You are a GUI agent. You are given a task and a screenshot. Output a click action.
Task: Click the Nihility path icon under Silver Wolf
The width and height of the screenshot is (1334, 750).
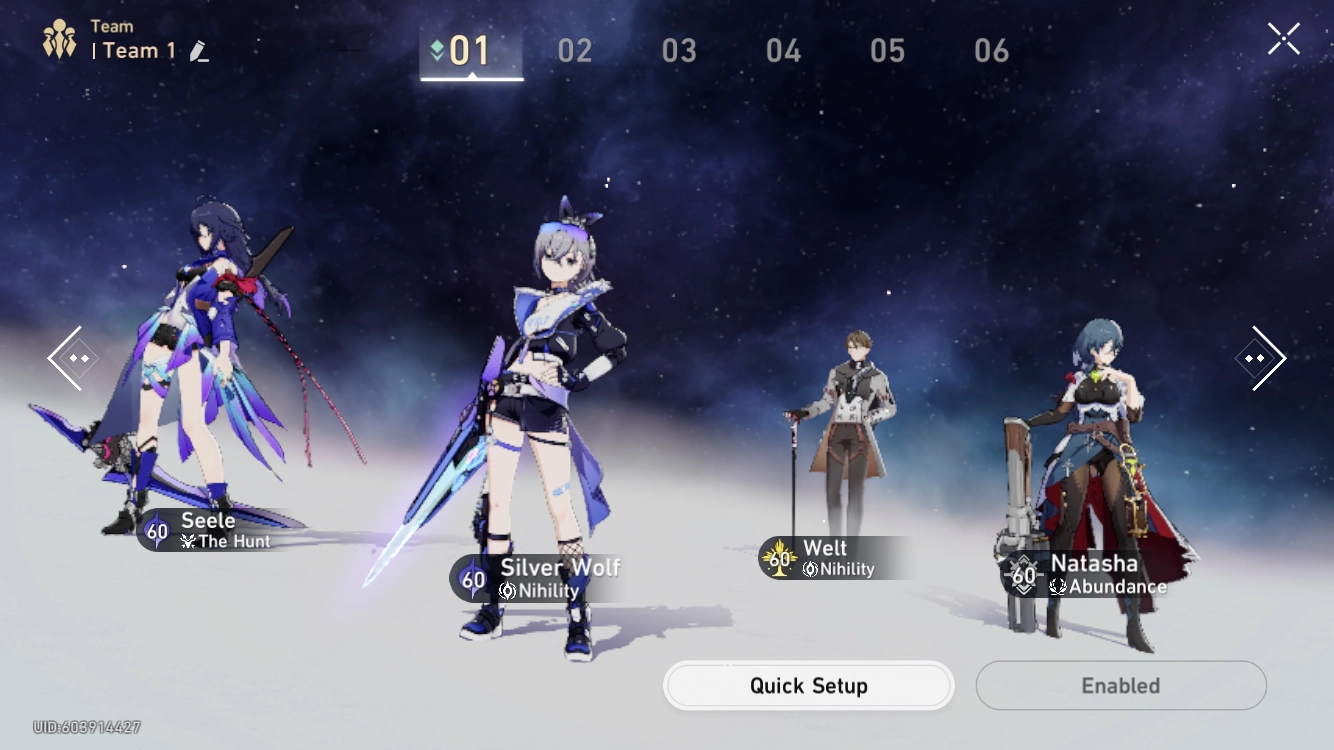[507, 589]
